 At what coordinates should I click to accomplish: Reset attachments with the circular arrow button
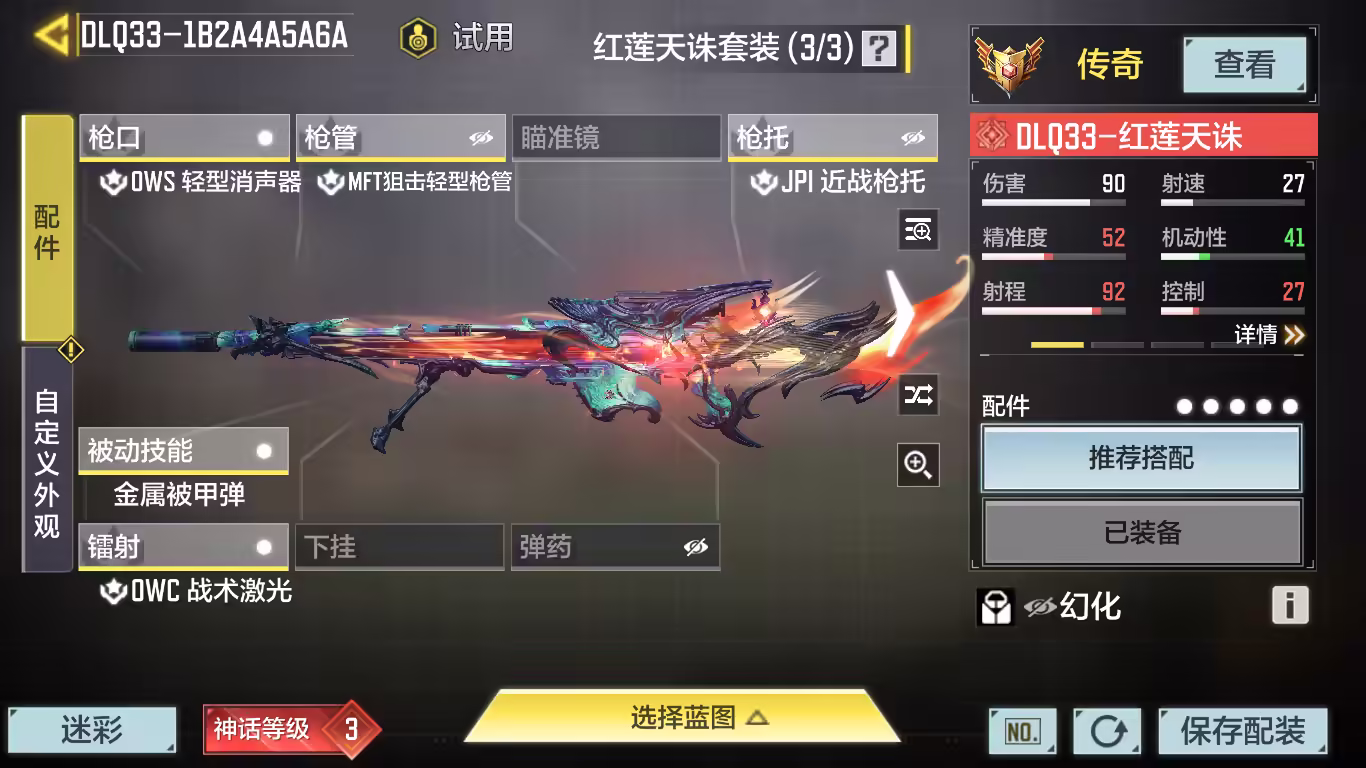(x=1107, y=731)
